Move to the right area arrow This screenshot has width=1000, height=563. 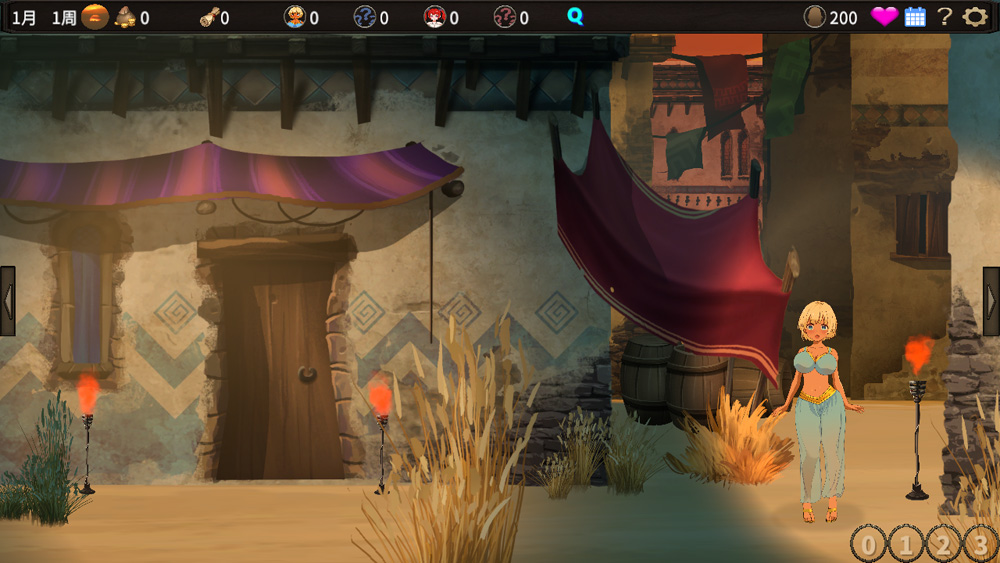pos(991,300)
